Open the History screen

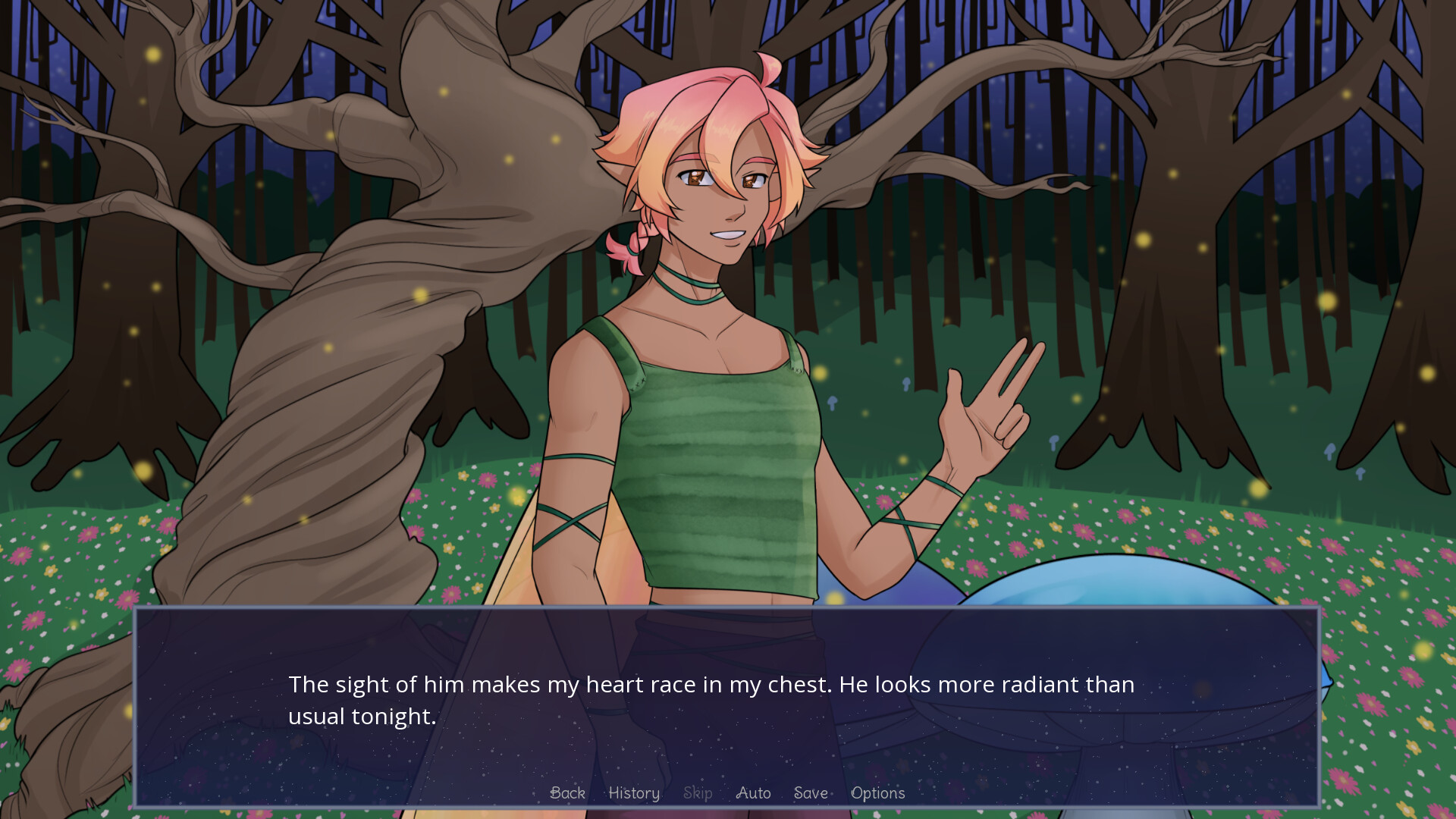(633, 793)
